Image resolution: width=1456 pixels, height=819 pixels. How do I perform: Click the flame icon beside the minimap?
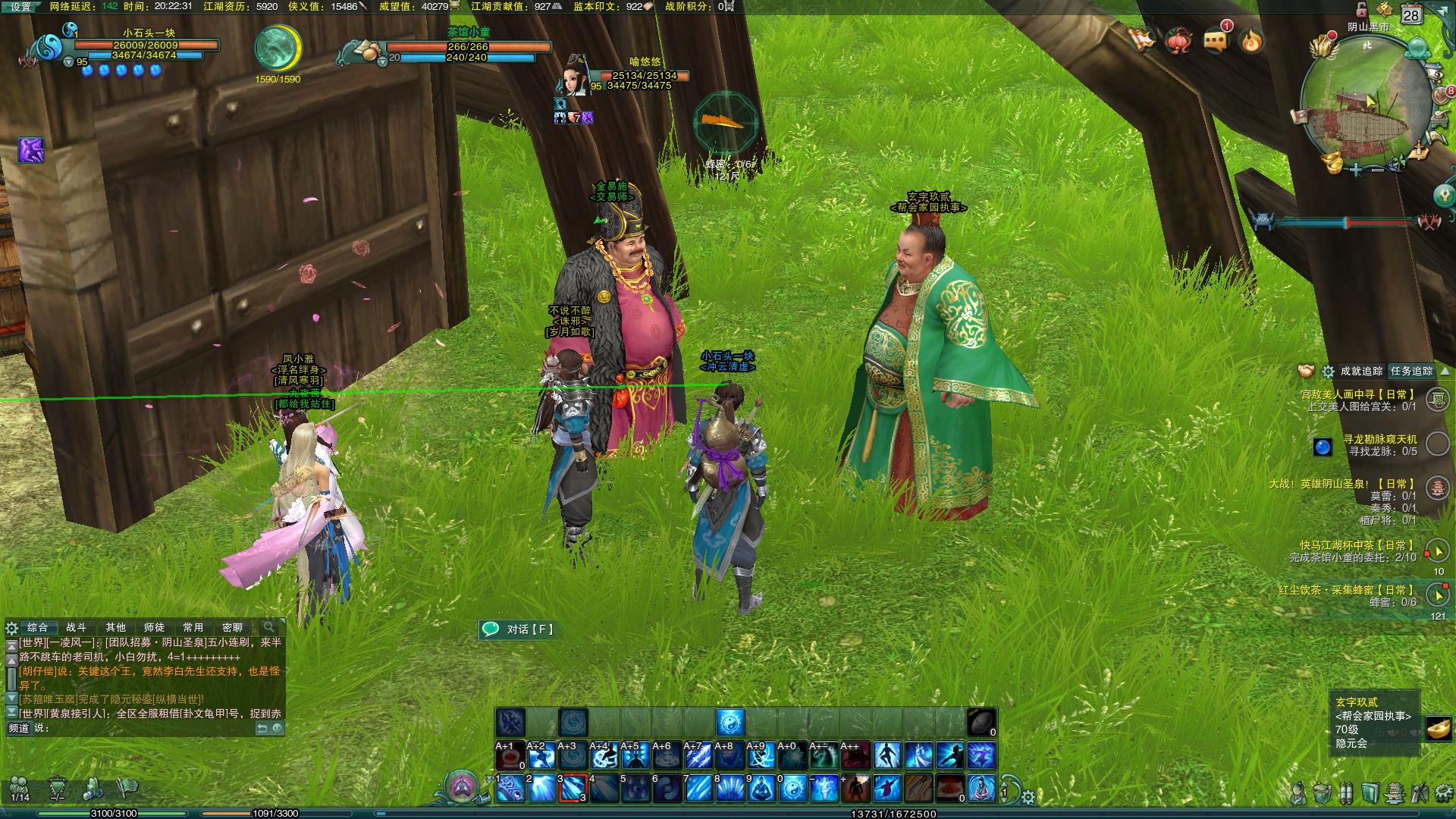click(x=1252, y=40)
